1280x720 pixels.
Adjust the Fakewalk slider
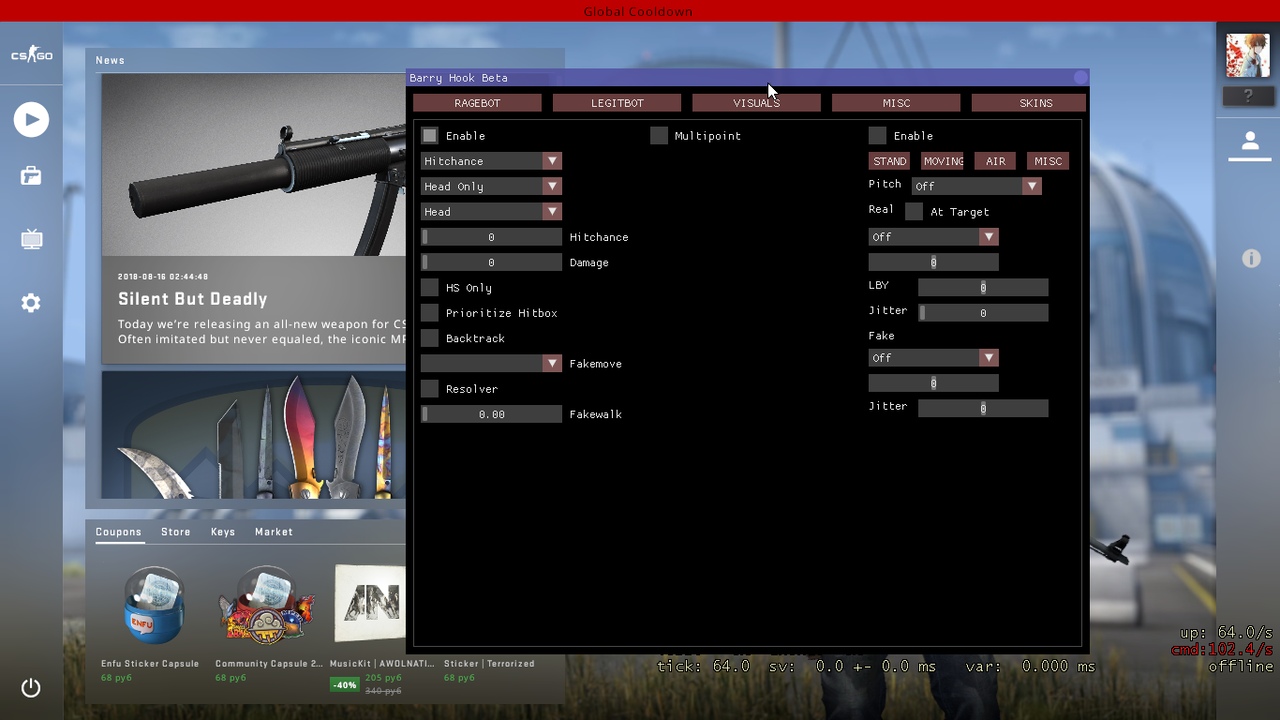(x=491, y=414)
